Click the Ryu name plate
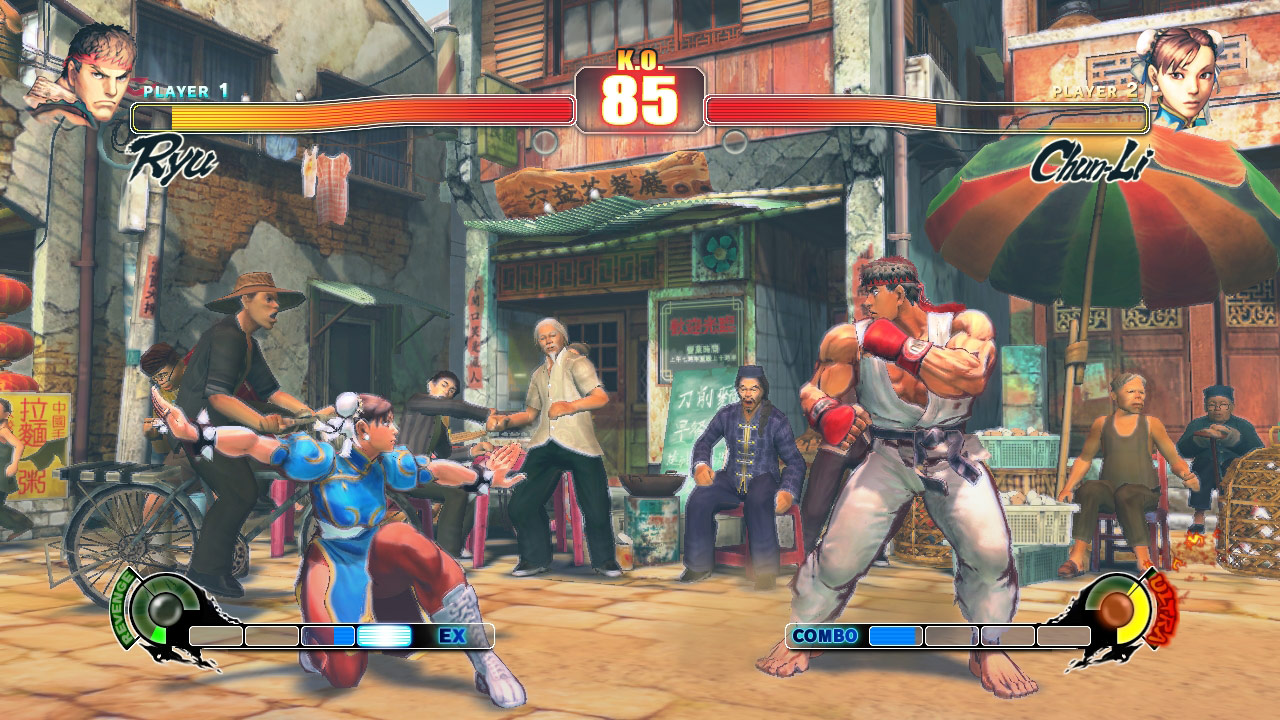Screen dimensions: 1280x720 click(x=175, y=158)
